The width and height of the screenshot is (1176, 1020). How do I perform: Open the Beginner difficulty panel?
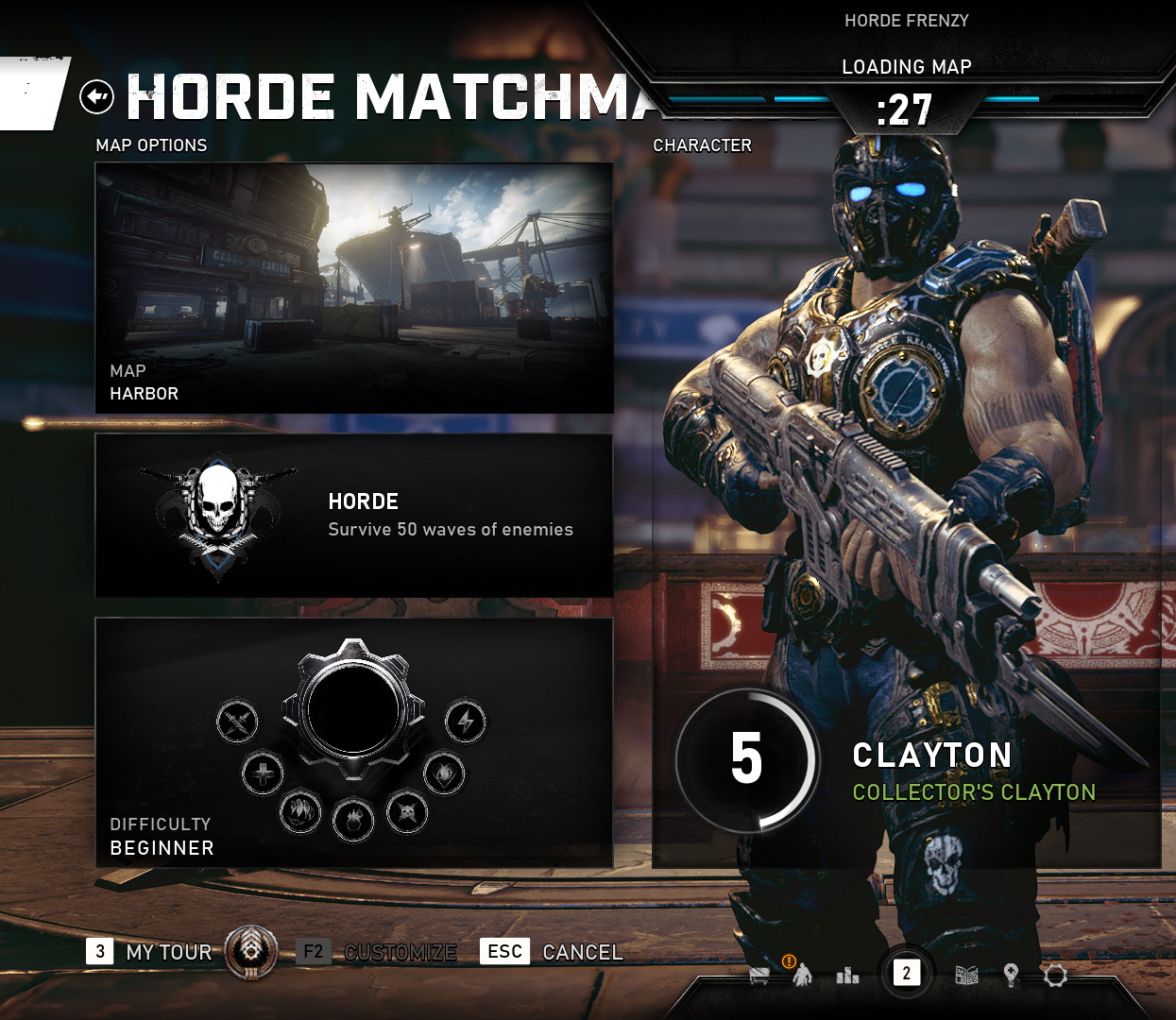tap(354, 742)
